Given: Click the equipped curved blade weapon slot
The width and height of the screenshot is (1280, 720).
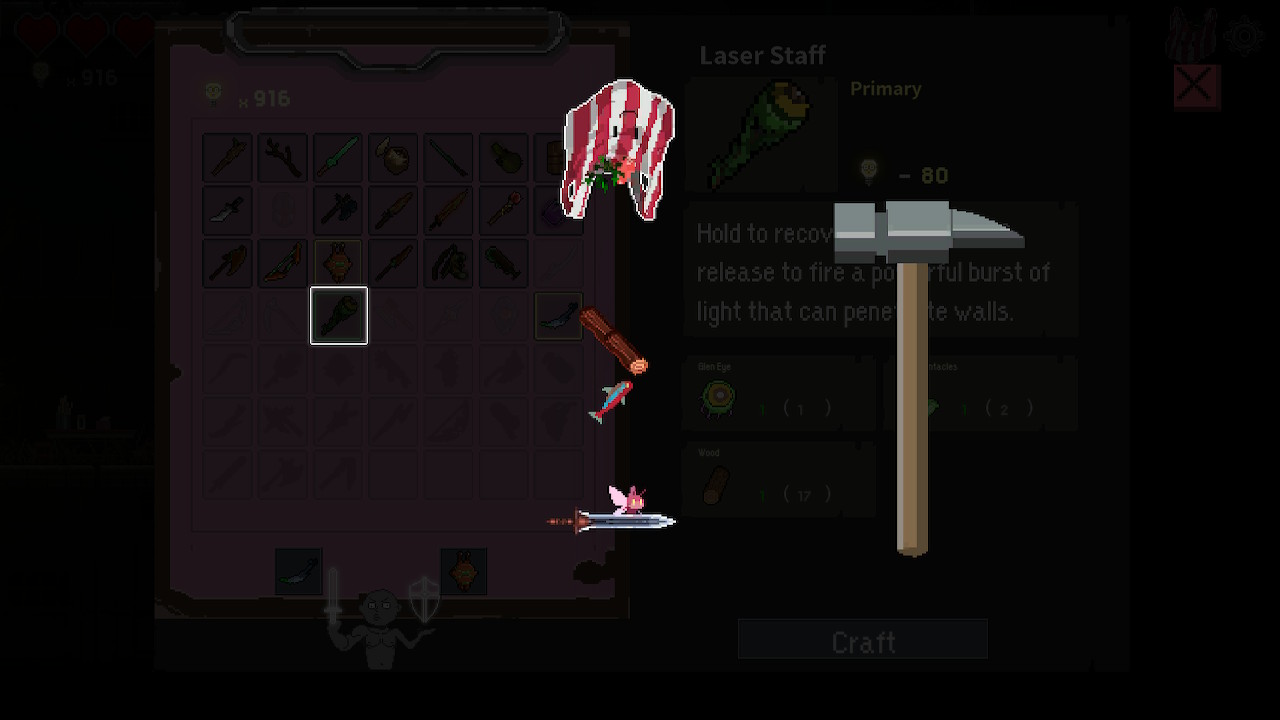Looking at the screenshot, I should pos(299,571).
